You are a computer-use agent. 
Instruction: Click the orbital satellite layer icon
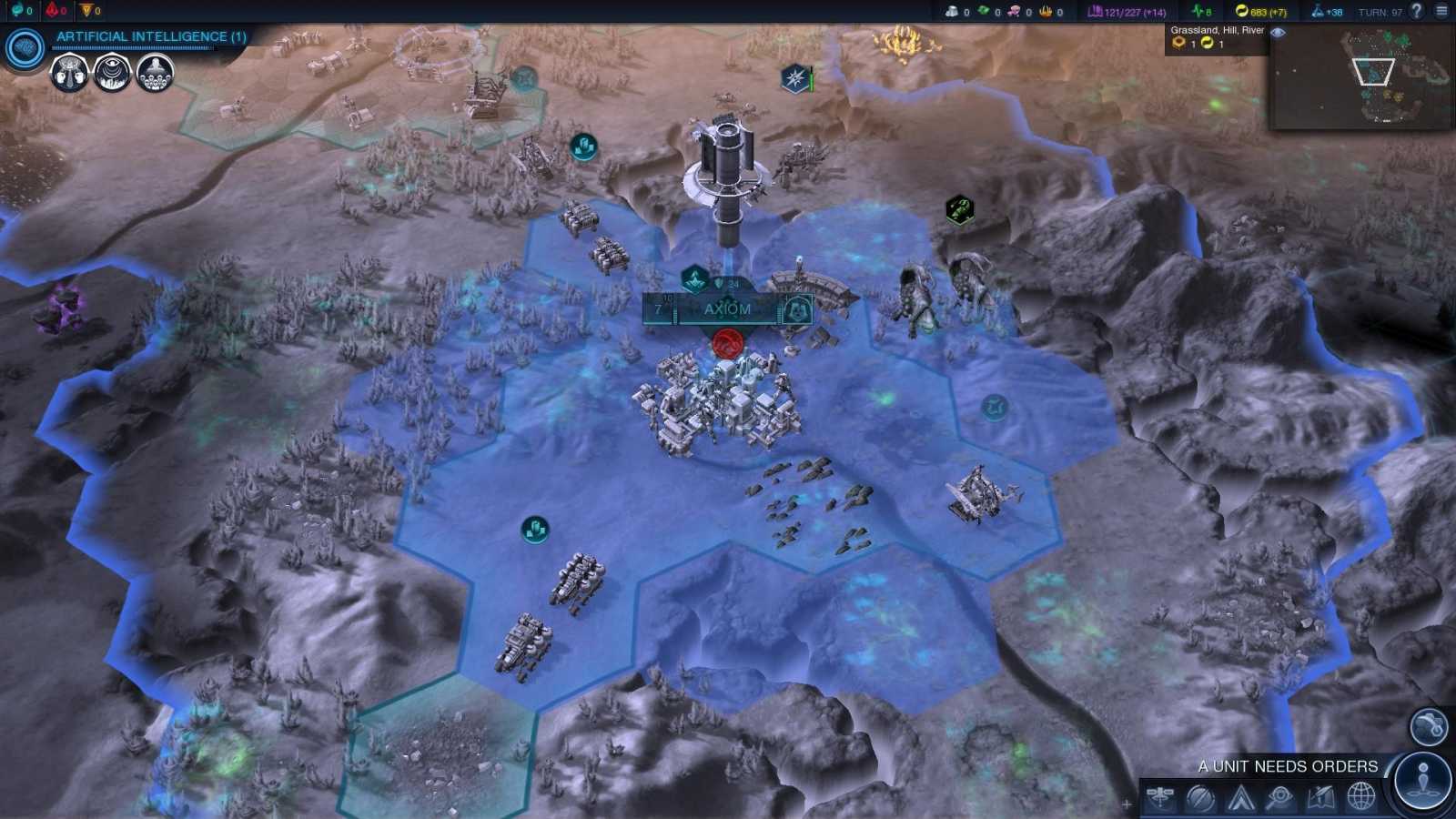(x=1160, y=798)
